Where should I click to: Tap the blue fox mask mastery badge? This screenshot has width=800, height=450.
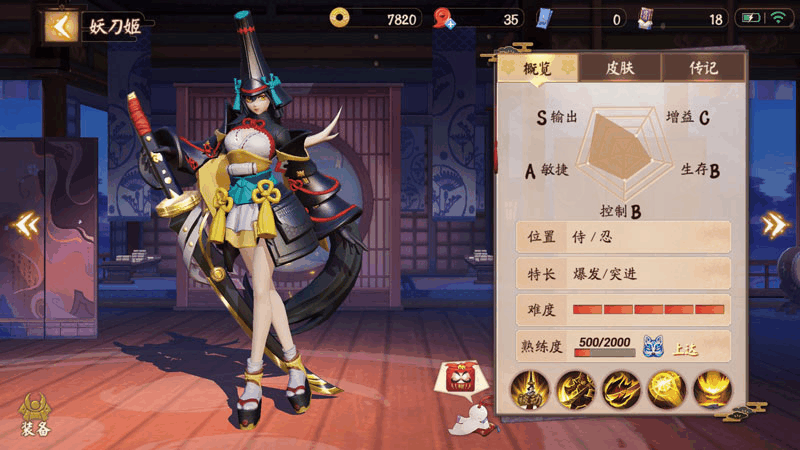pyautogui.click(x=654, y=346)
